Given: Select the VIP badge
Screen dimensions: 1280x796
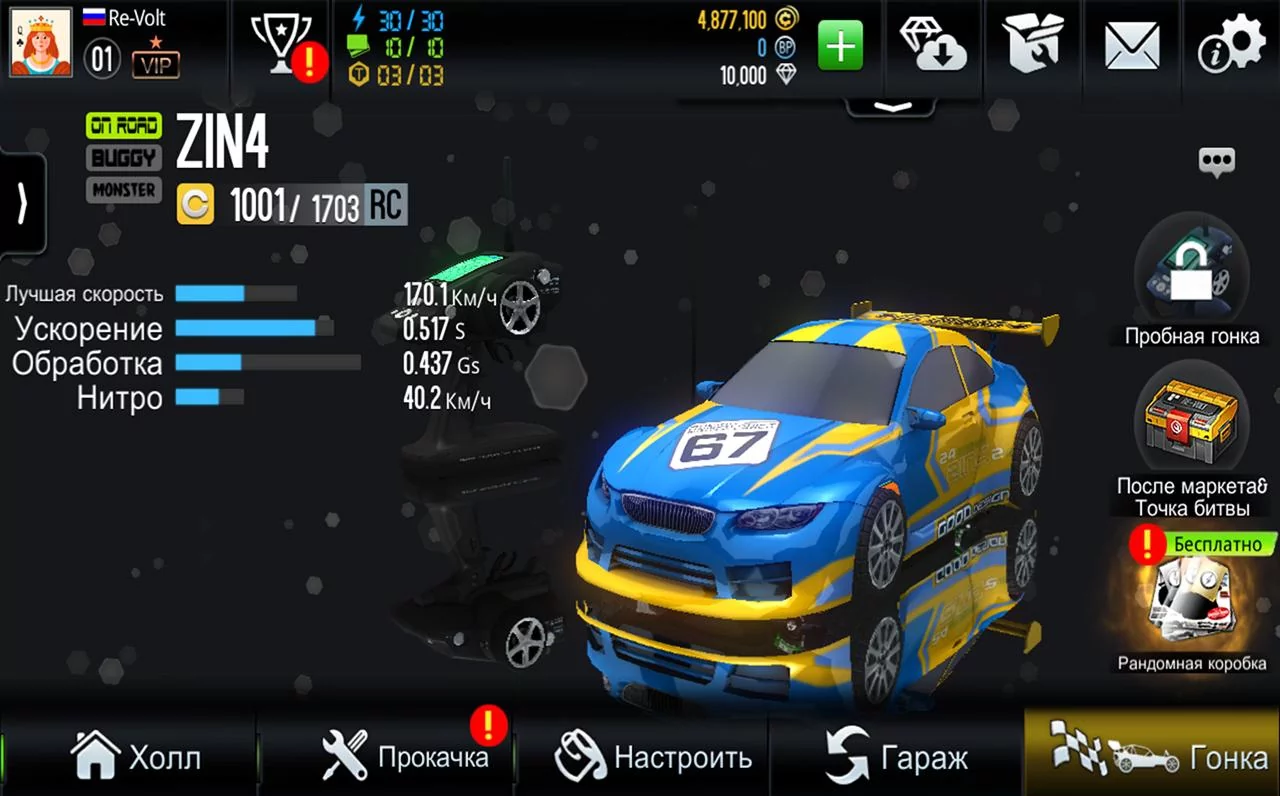Looking at the screenshot, I should pos(155,65).
